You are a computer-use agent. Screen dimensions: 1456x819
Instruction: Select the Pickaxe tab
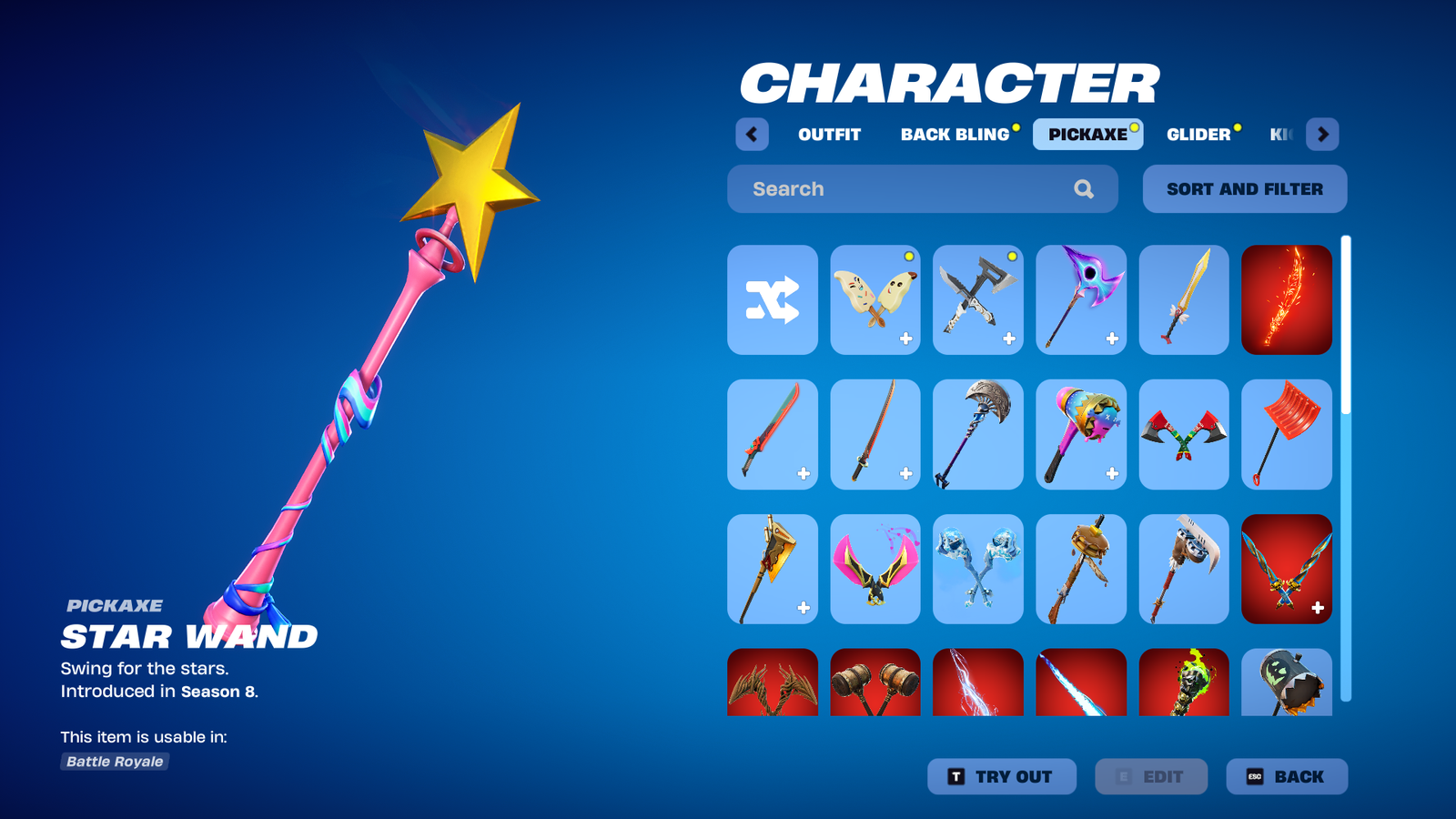pyautogui.click(x=1087, y=135)
